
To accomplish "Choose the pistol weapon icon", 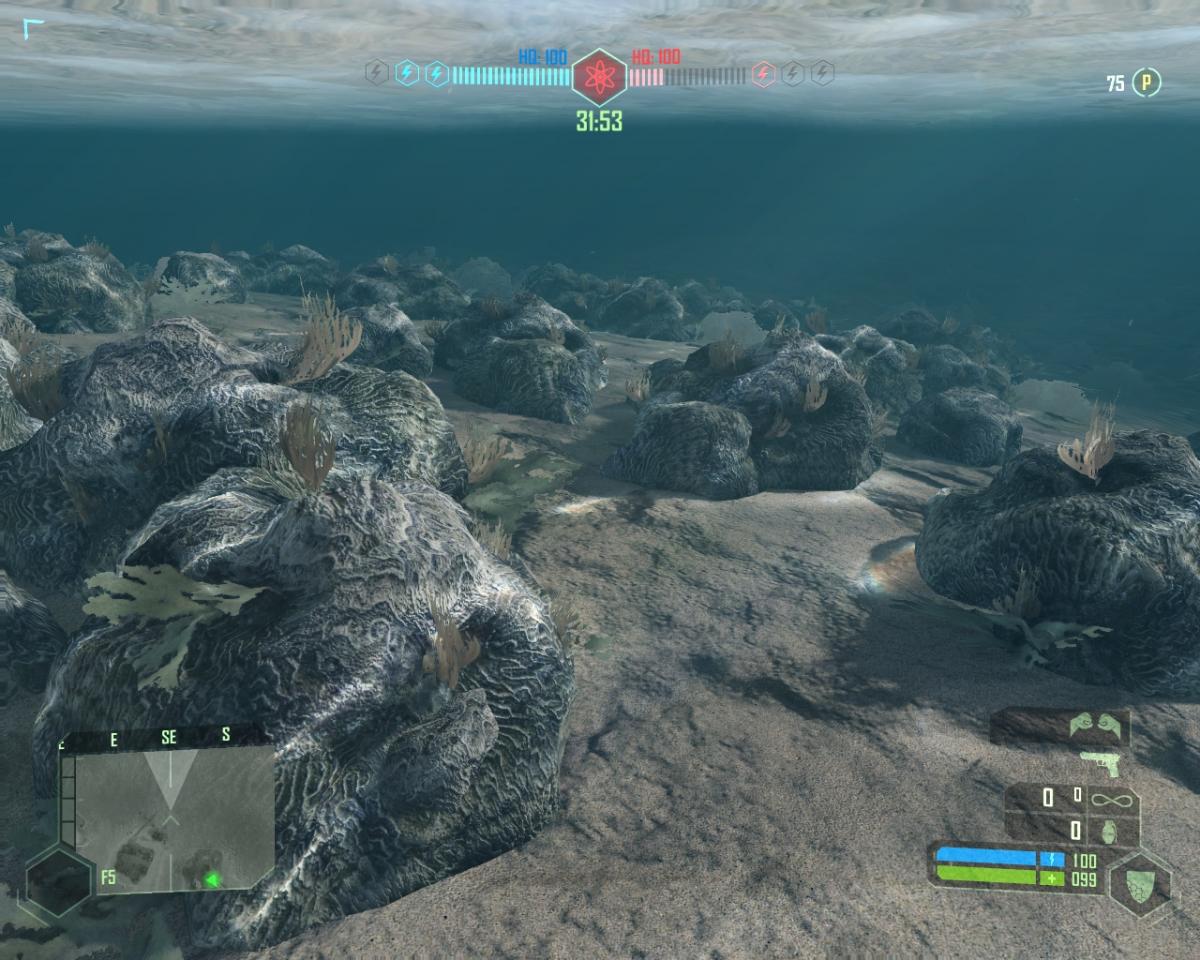I will point(1100,764).
